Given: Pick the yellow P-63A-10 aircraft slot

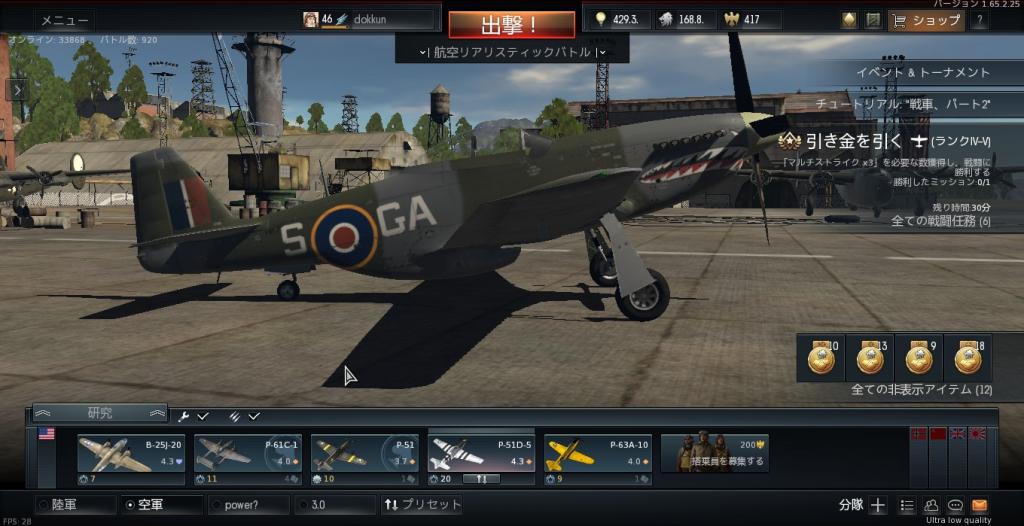Looking at the screenshot, I should click(597, 454).
